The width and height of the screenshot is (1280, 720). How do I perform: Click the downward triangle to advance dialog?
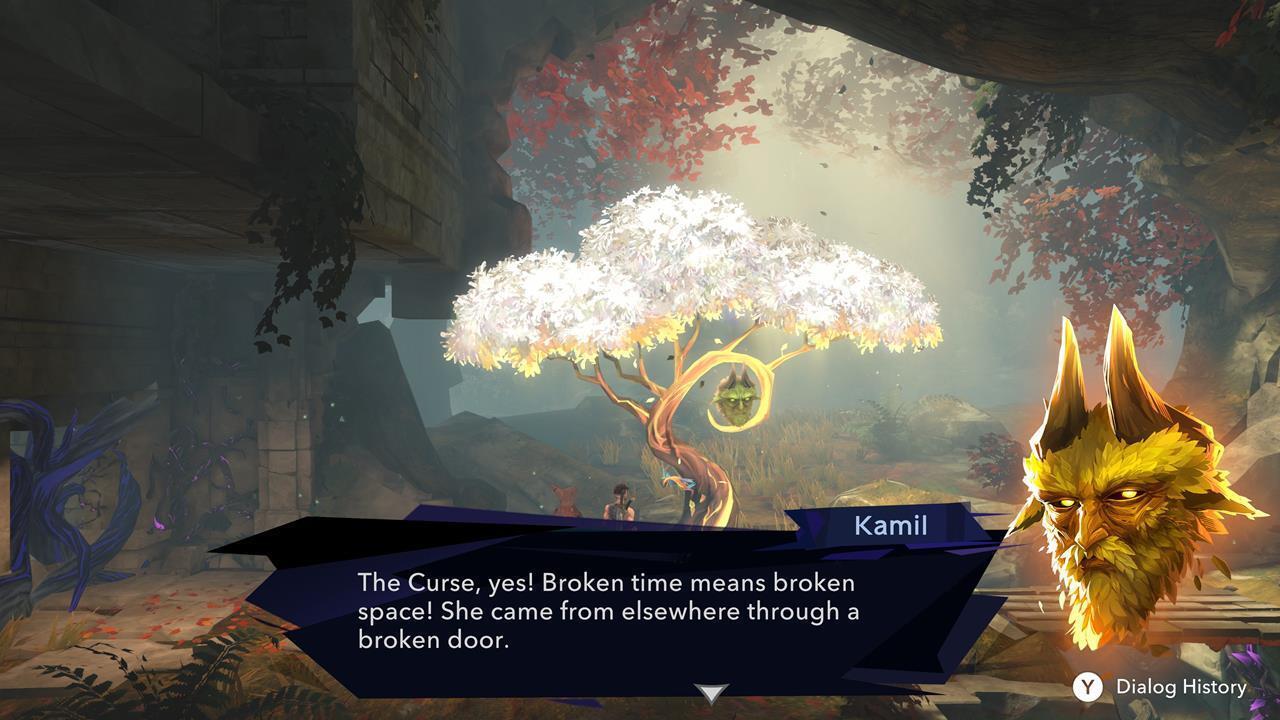pyautogui.click(x=713, y=690)
